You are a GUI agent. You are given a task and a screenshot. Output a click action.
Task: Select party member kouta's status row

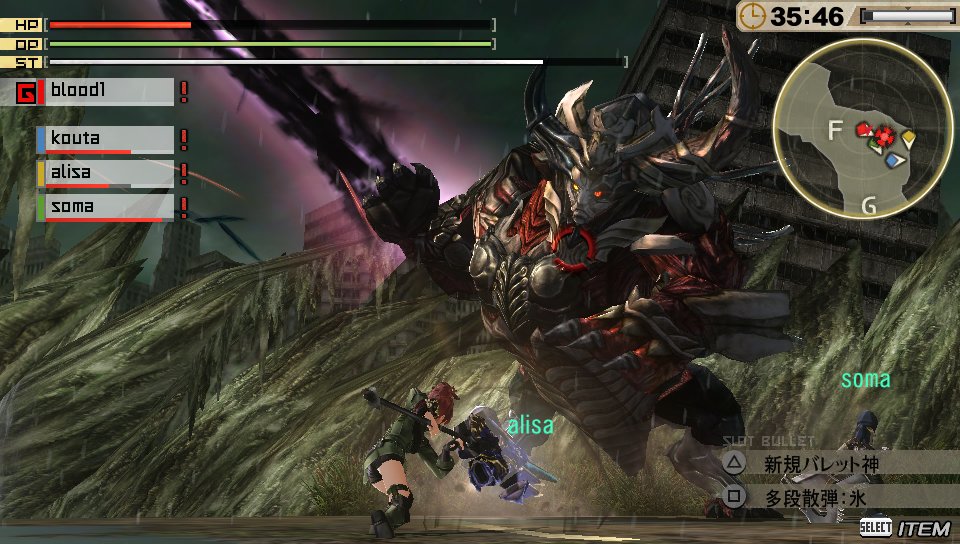[105, 139]
